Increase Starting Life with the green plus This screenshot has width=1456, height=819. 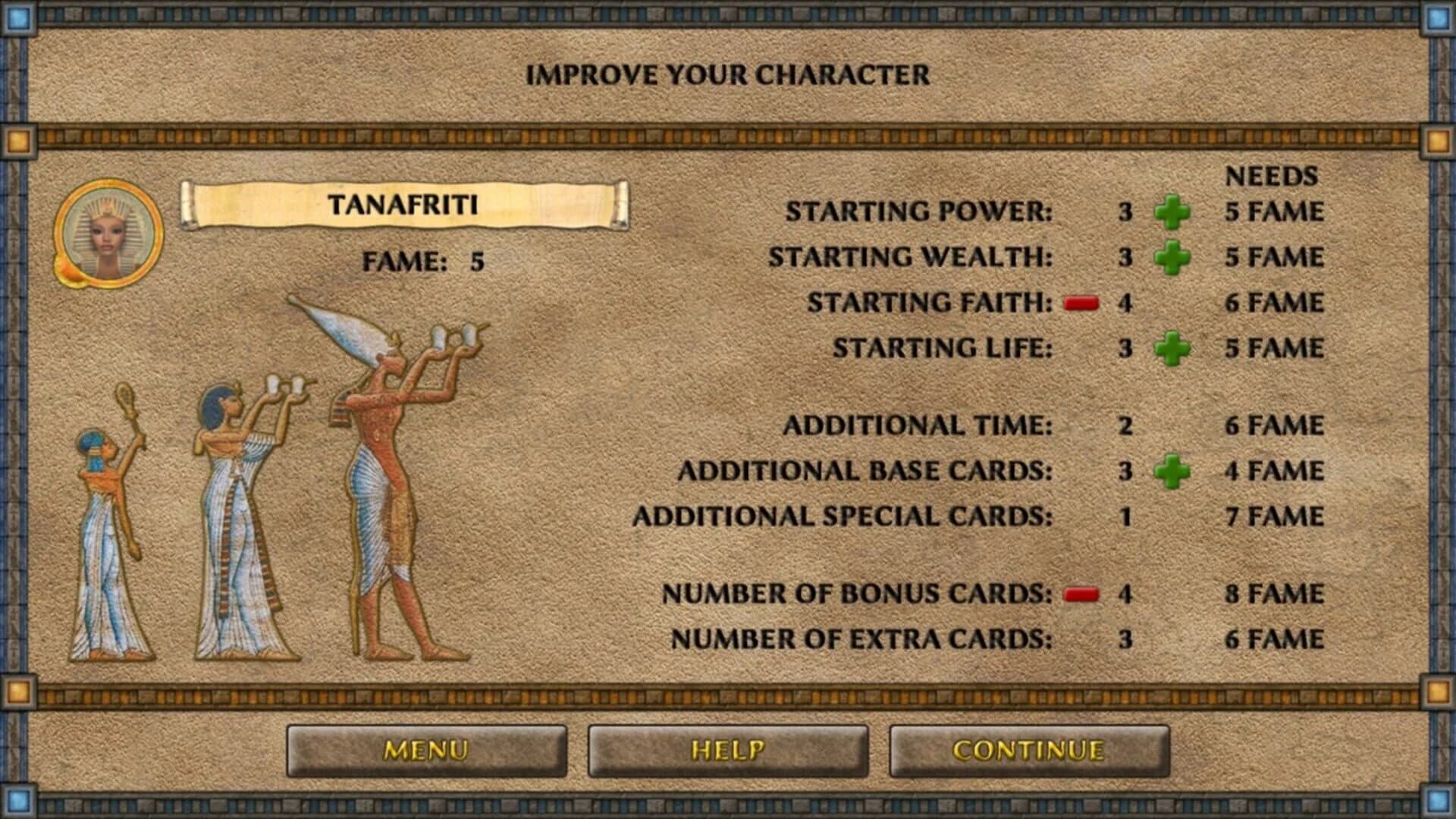1172,350
